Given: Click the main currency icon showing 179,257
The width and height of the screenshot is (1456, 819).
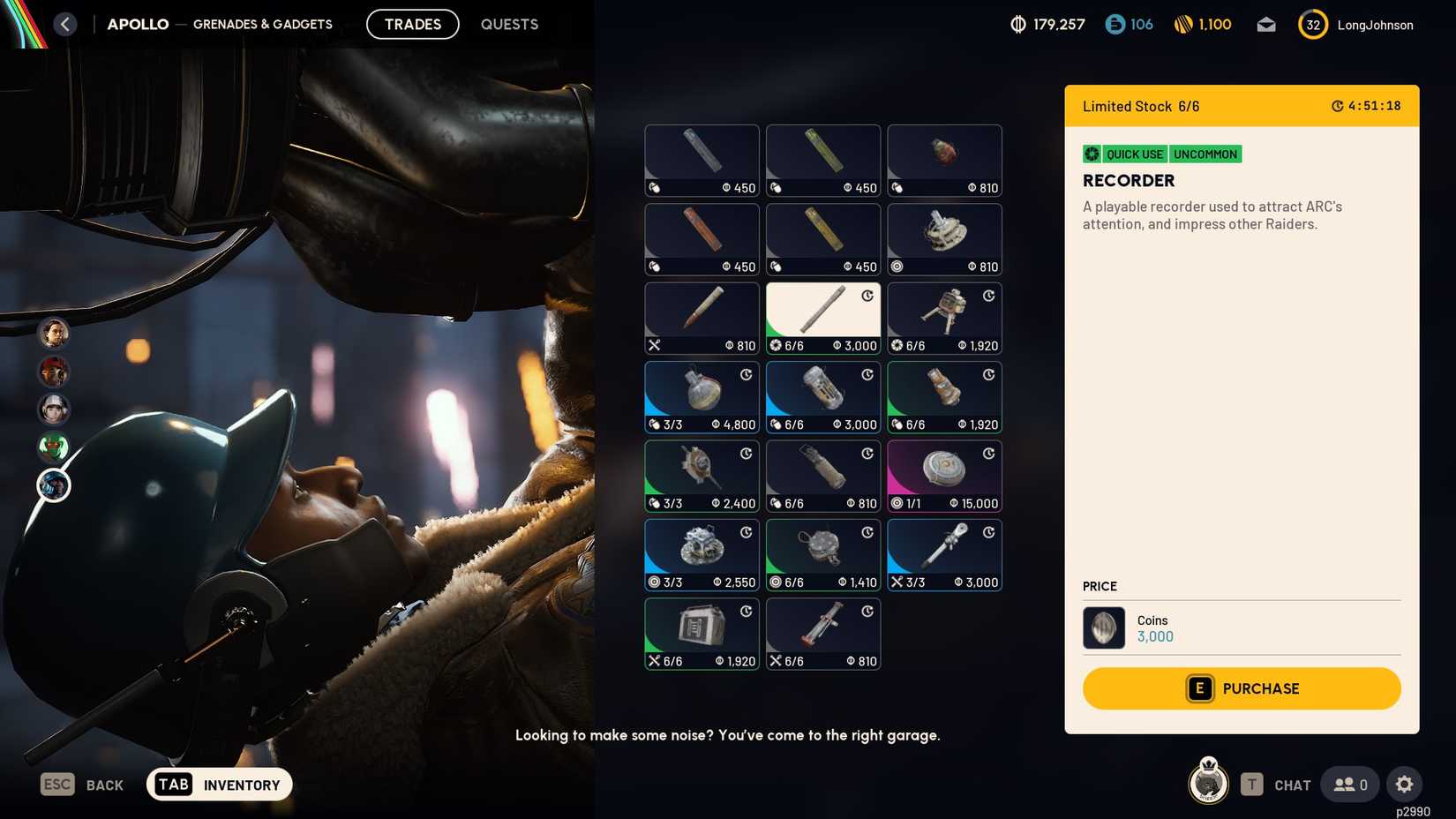Looking at the screenshot, I should (x=1017, y=25).
